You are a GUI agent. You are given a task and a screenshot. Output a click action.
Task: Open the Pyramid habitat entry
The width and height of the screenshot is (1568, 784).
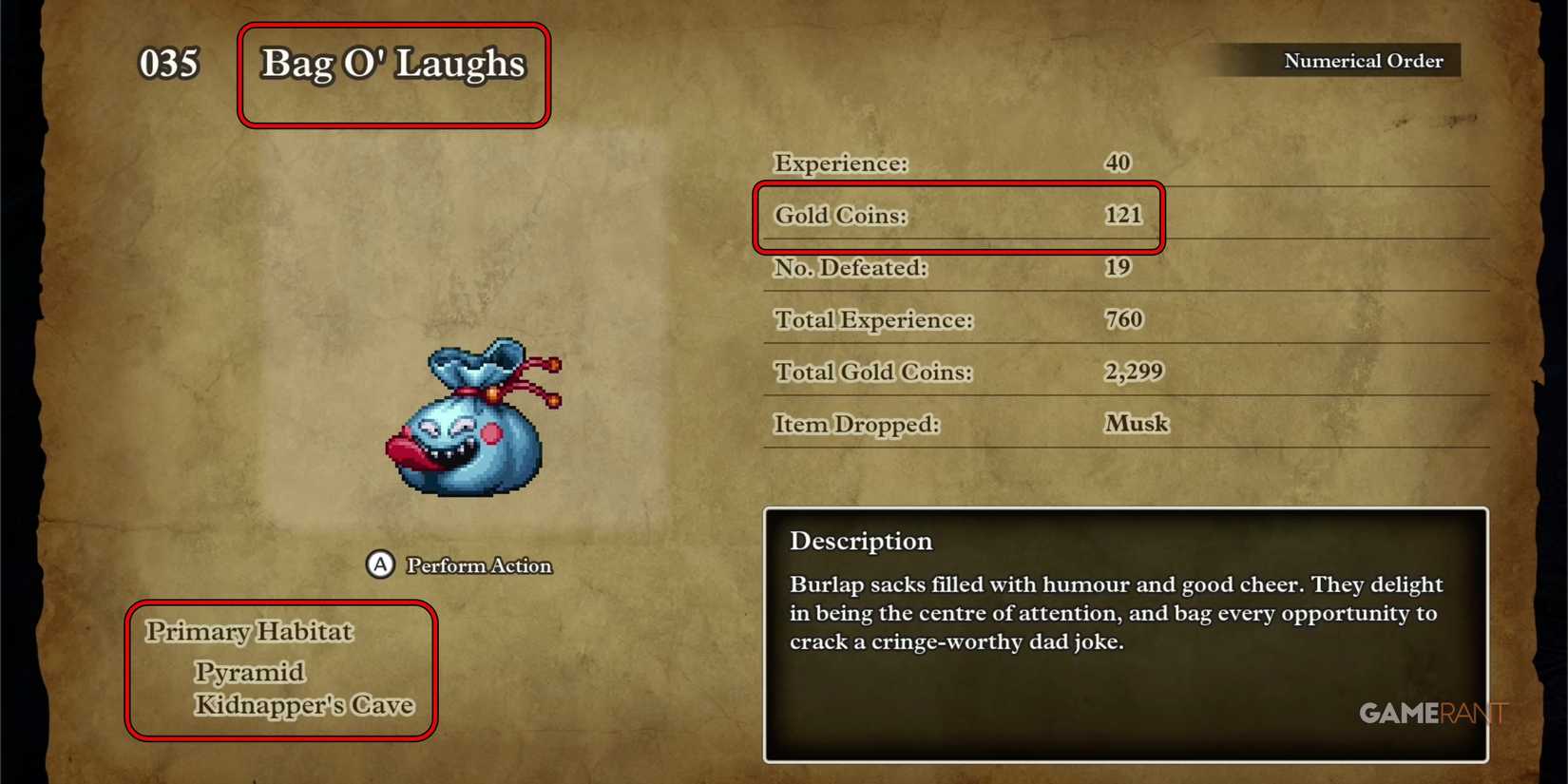pyautogui.click(x=250, y=672)
